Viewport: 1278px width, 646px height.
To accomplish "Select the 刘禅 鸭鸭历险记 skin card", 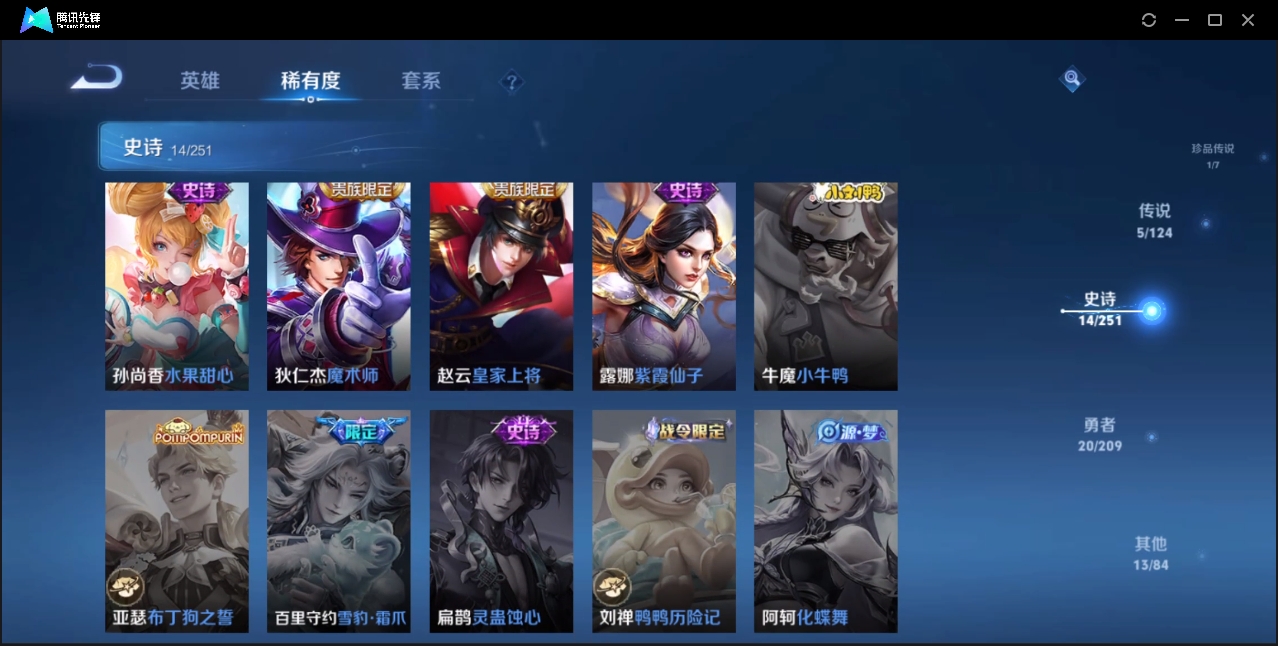I will [x=664, y=521].
